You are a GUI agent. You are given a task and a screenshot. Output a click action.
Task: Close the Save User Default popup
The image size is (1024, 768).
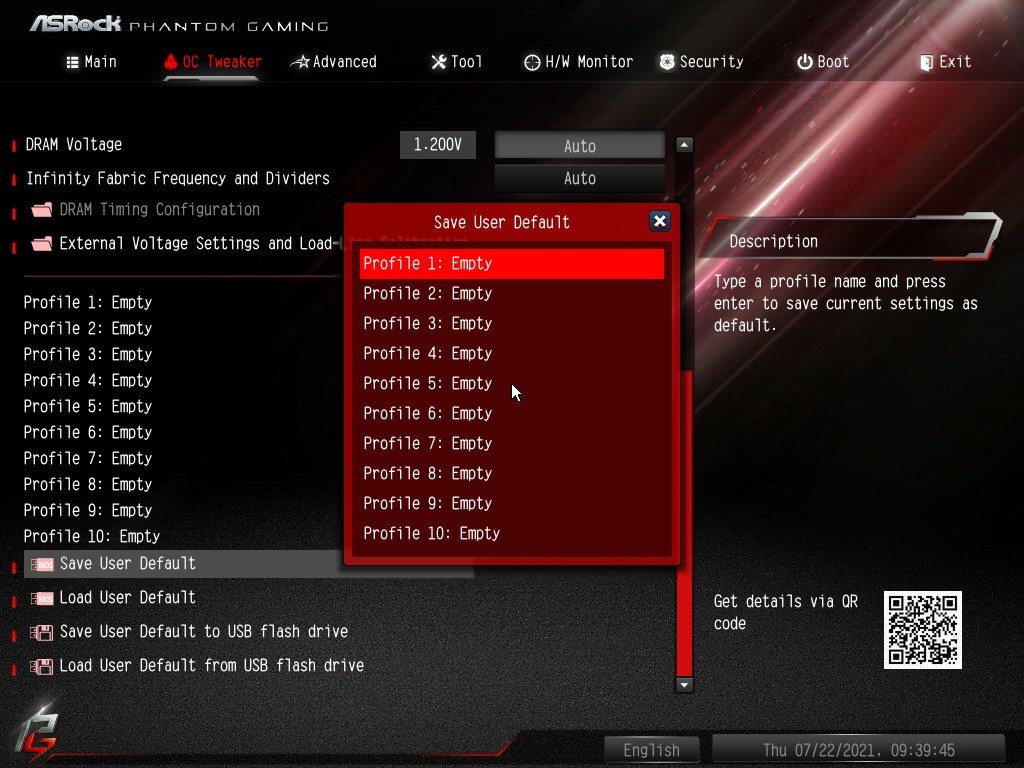(x=659, y=222)
